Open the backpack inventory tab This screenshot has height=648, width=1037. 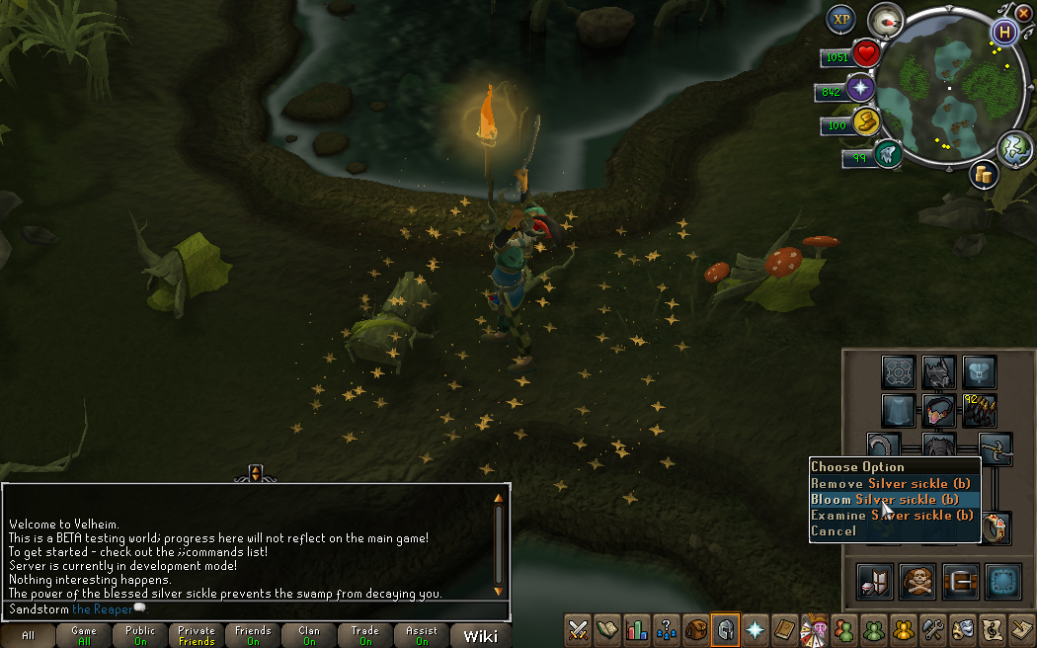click(694, 630)
